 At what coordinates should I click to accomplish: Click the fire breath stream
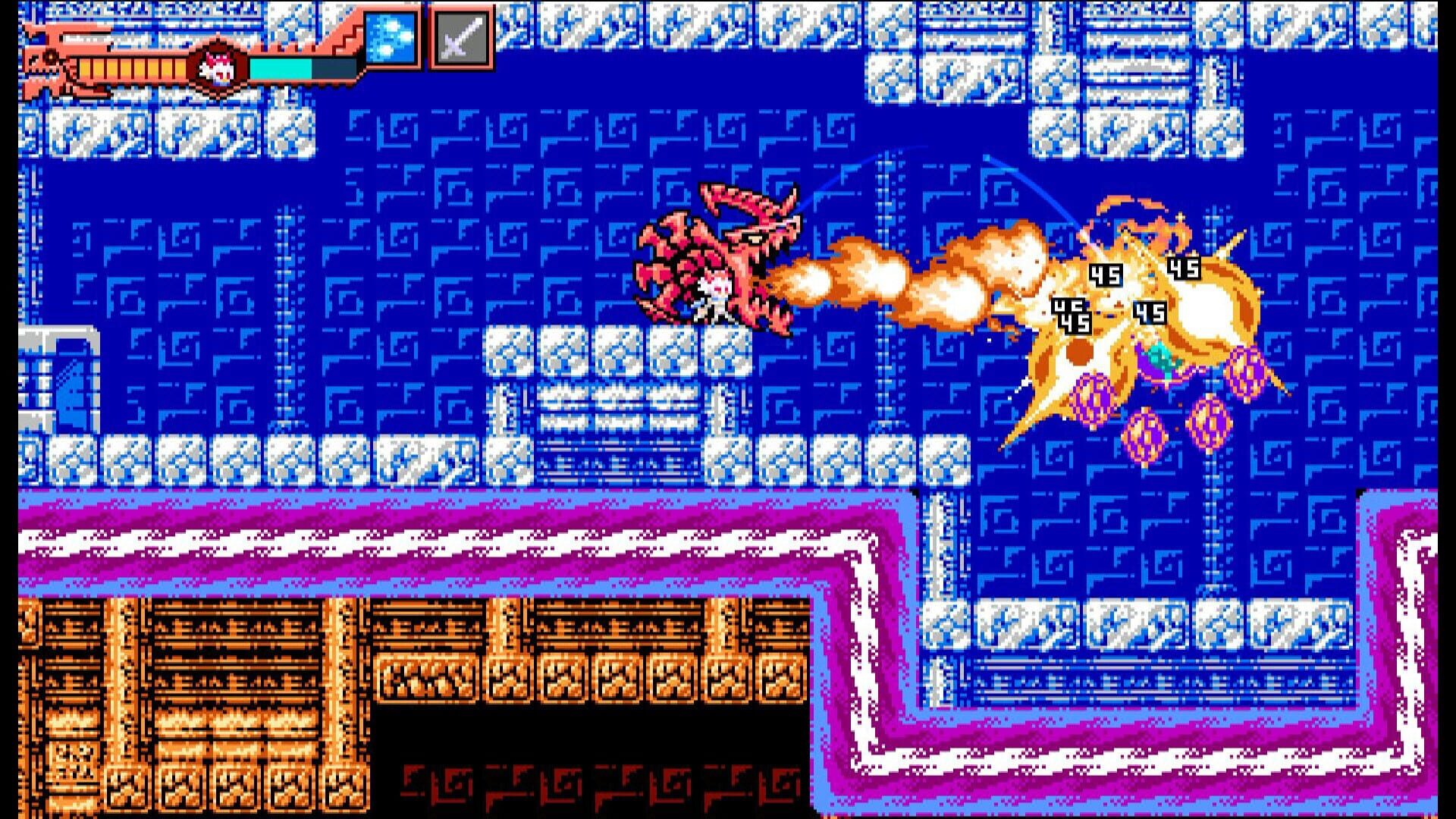[895, 281]
